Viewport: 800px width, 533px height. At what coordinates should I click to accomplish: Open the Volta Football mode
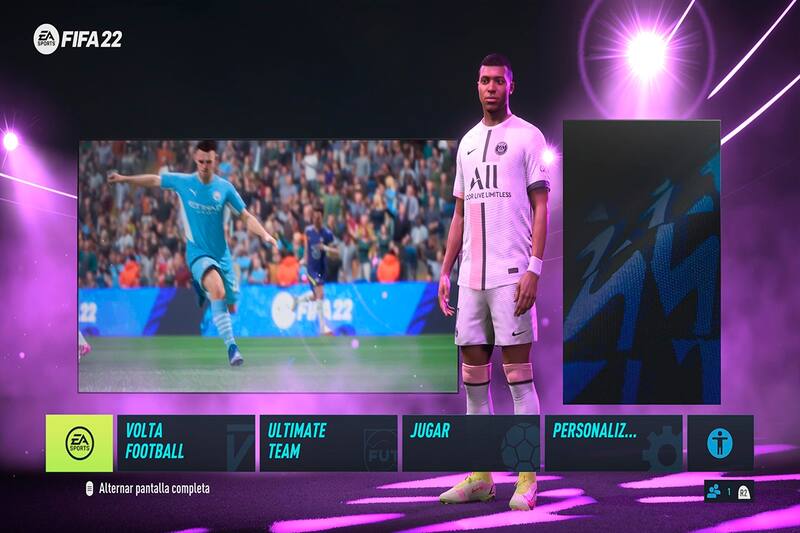pyautogui.click(x=185, y=443)
